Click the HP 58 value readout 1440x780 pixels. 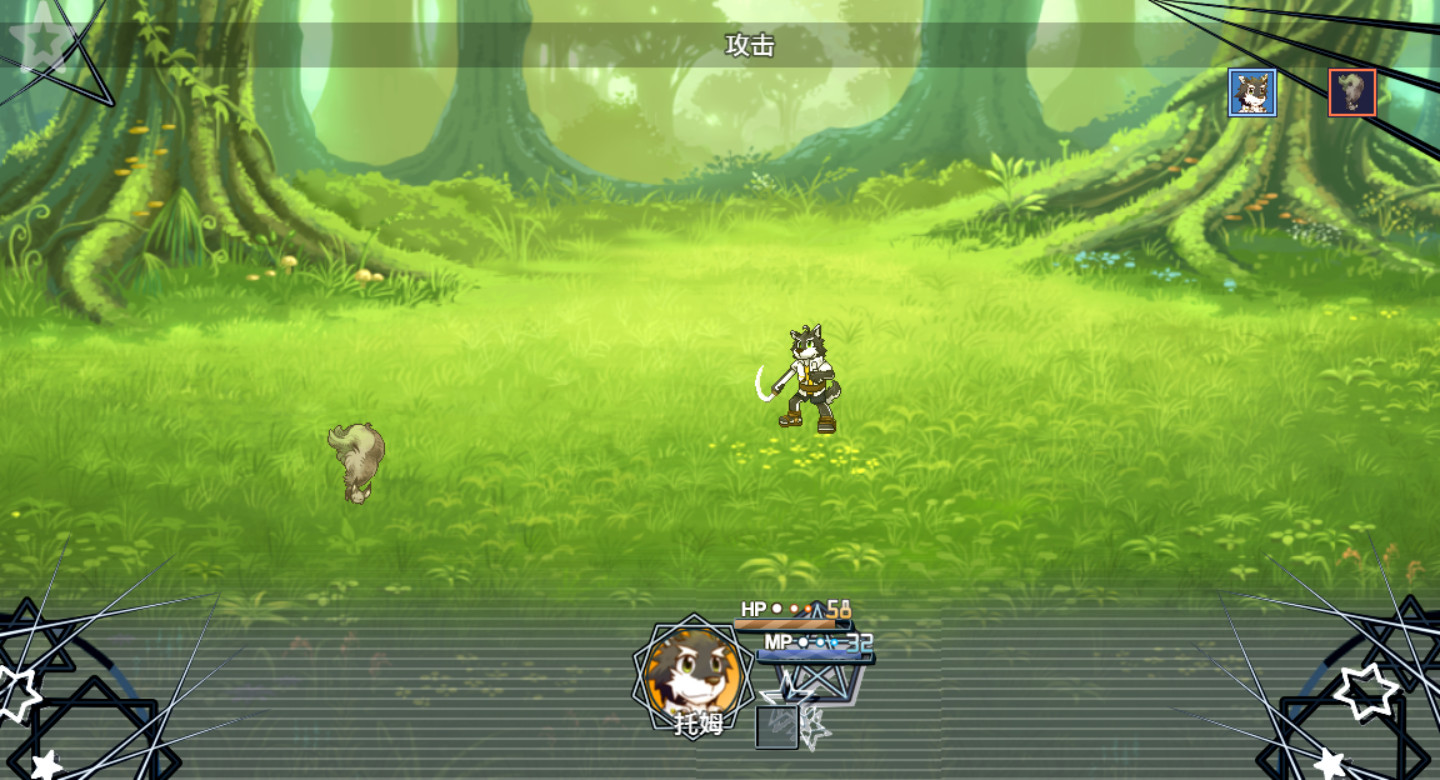pos(837,610)
